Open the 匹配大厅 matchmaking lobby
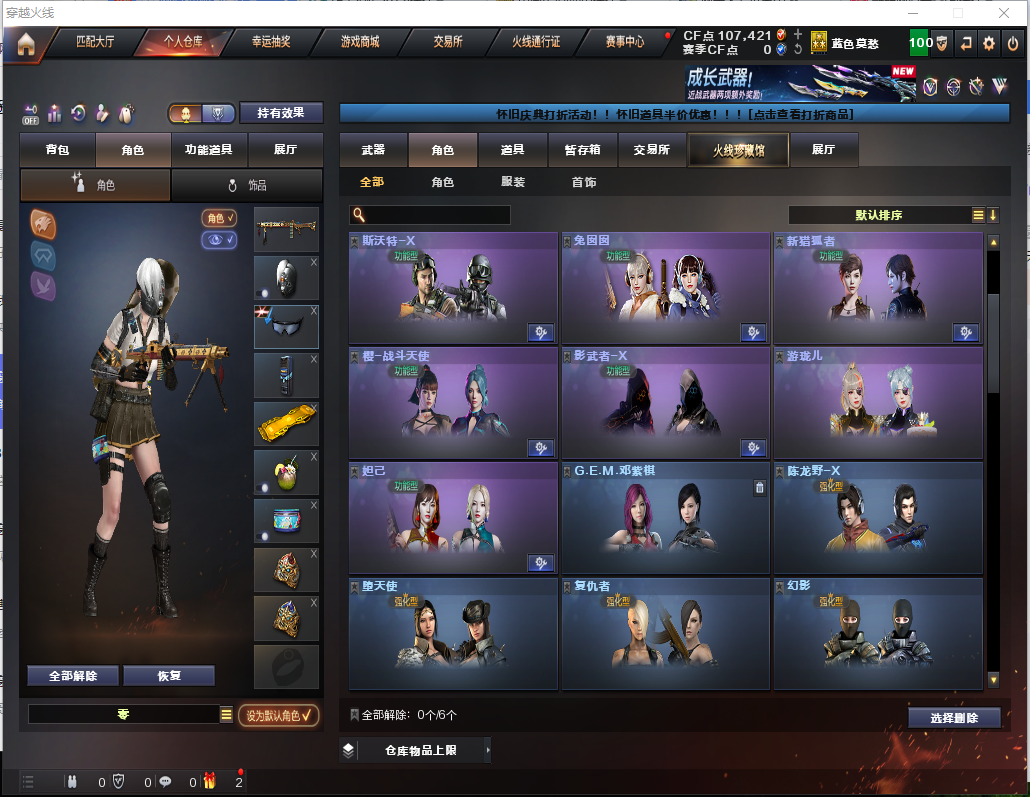 (96, 42)
